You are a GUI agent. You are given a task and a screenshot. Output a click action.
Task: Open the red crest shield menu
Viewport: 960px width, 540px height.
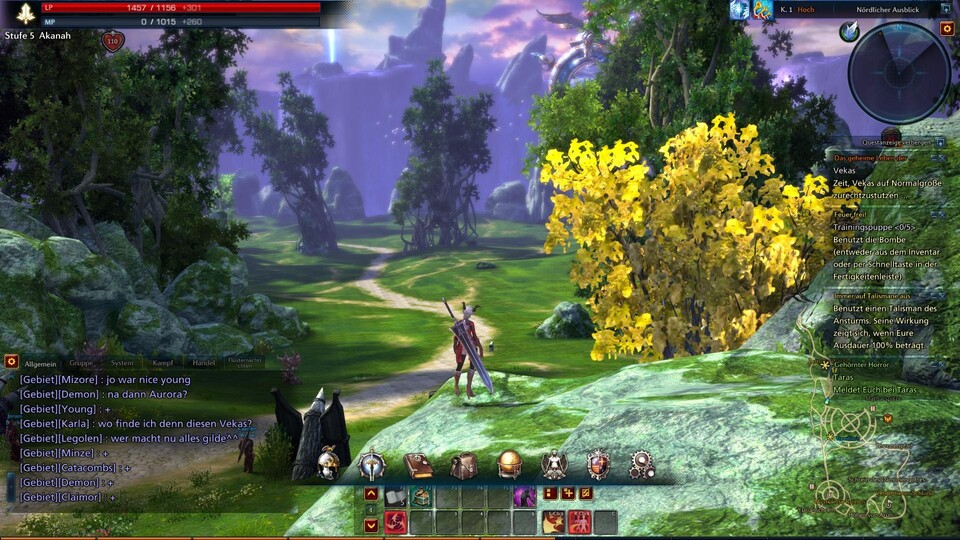pyautogui.click(x=599, y=465)
